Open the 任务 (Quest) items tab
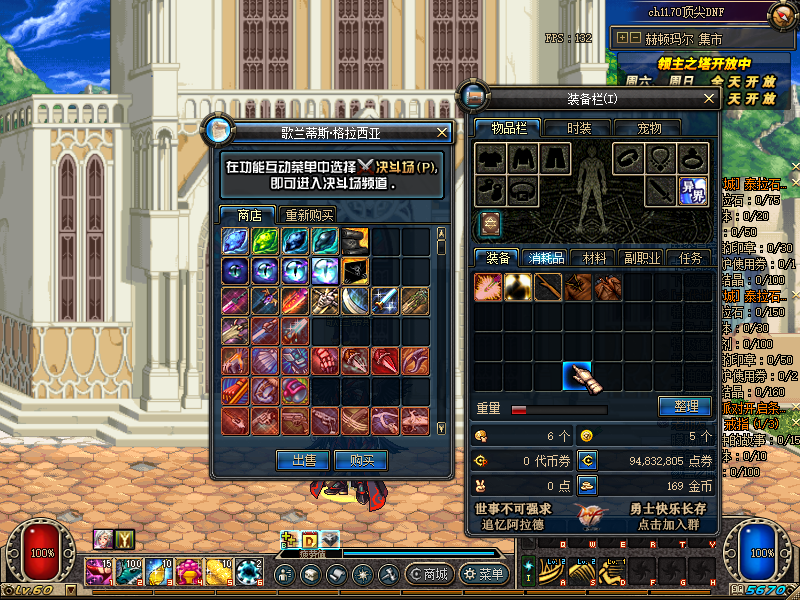This screenshot has width=800, height=600. pos(690,258)
